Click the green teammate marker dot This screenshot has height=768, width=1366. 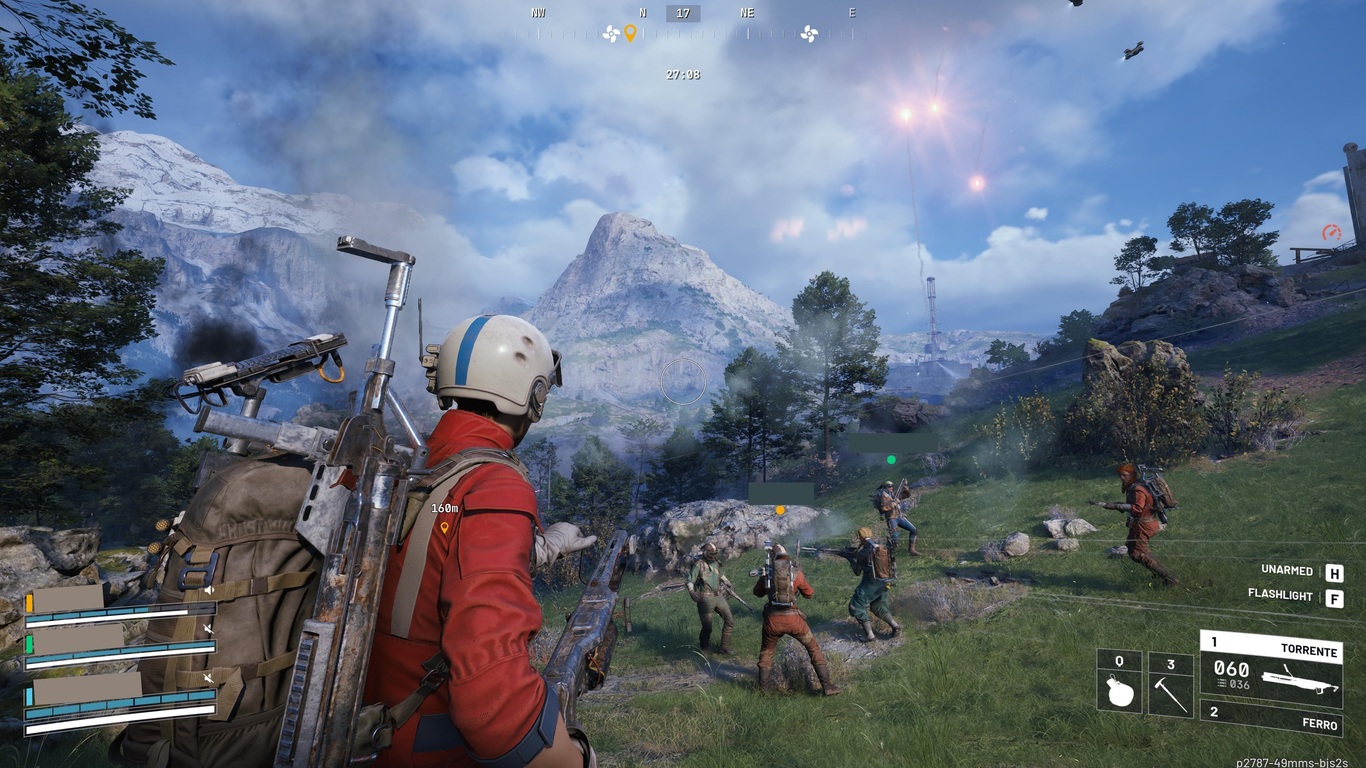(x=891, y=460)
